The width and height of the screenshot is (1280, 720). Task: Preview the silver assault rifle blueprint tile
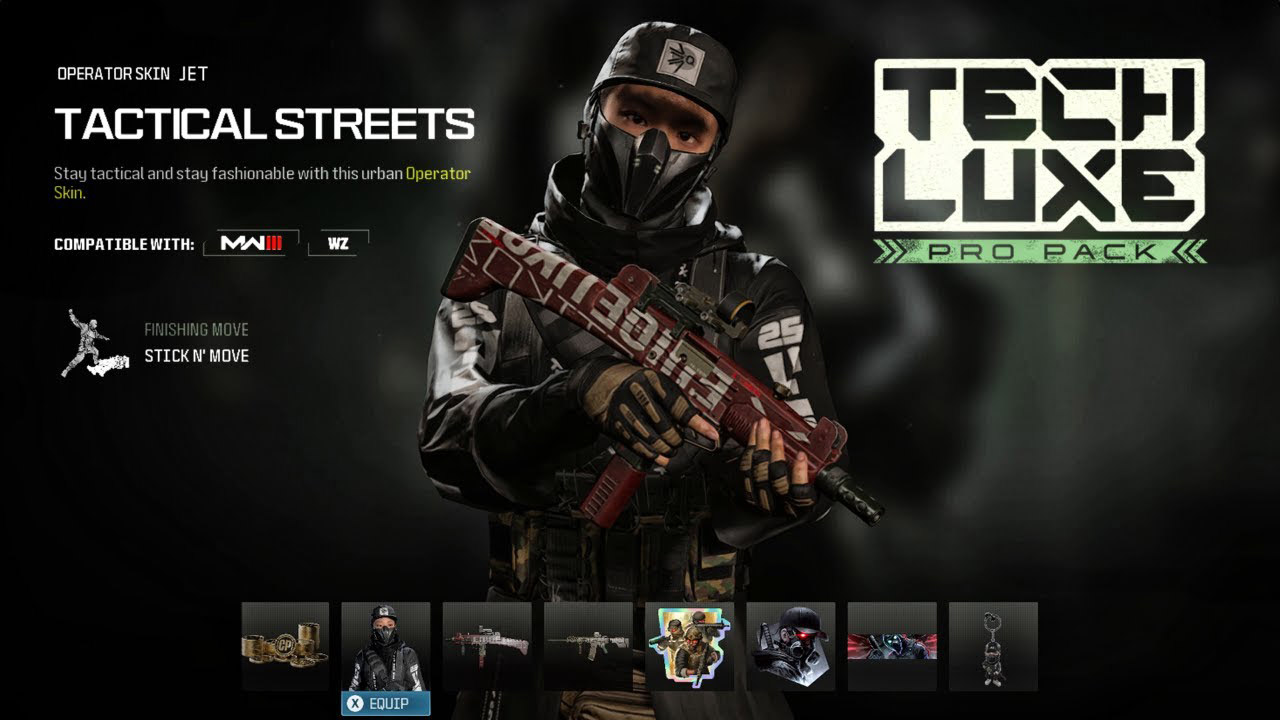(588, 647)
